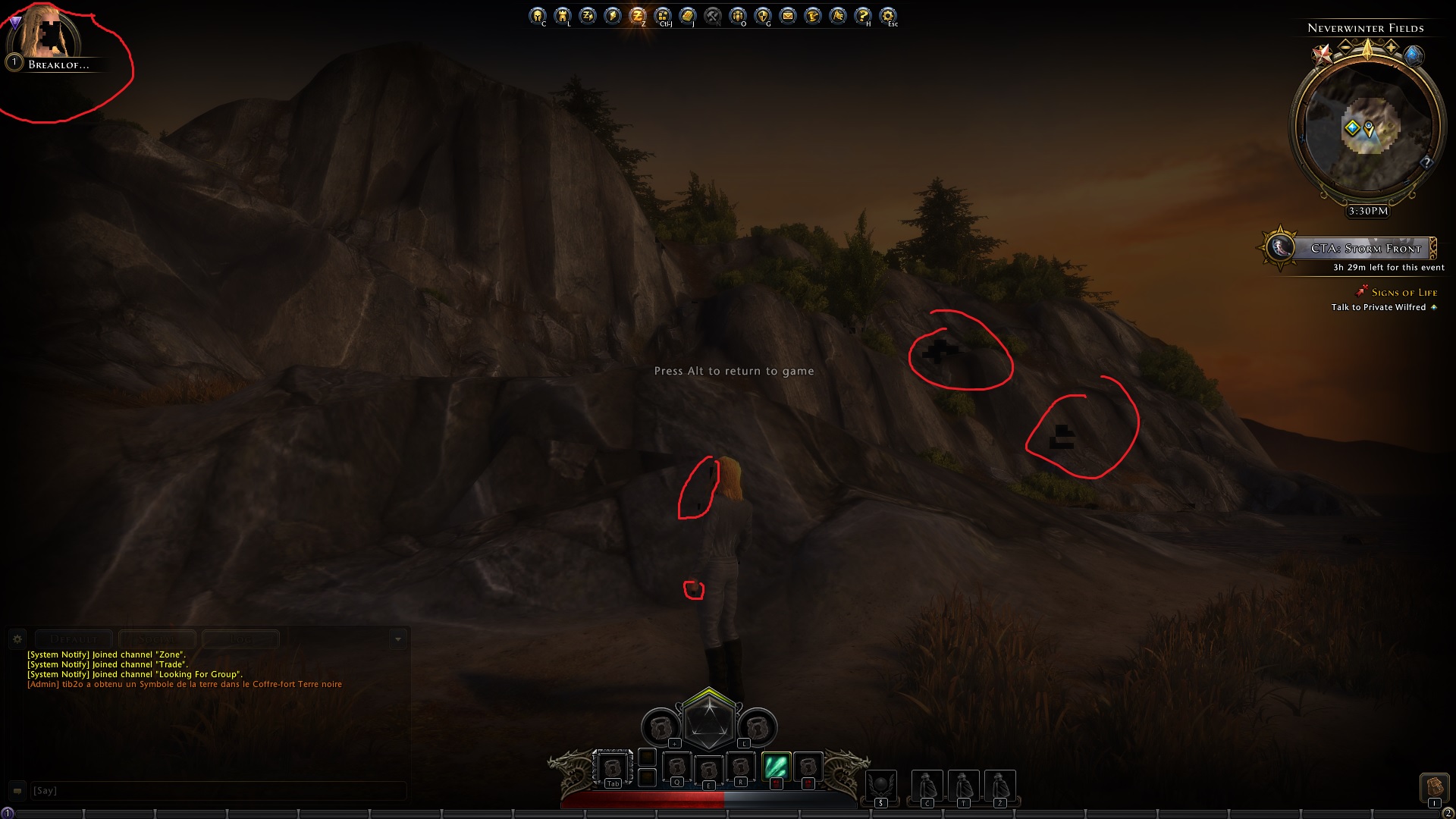
Task: Click the castle tower icon in top bar
Action: pyautogui.click(x=563, y=15)
